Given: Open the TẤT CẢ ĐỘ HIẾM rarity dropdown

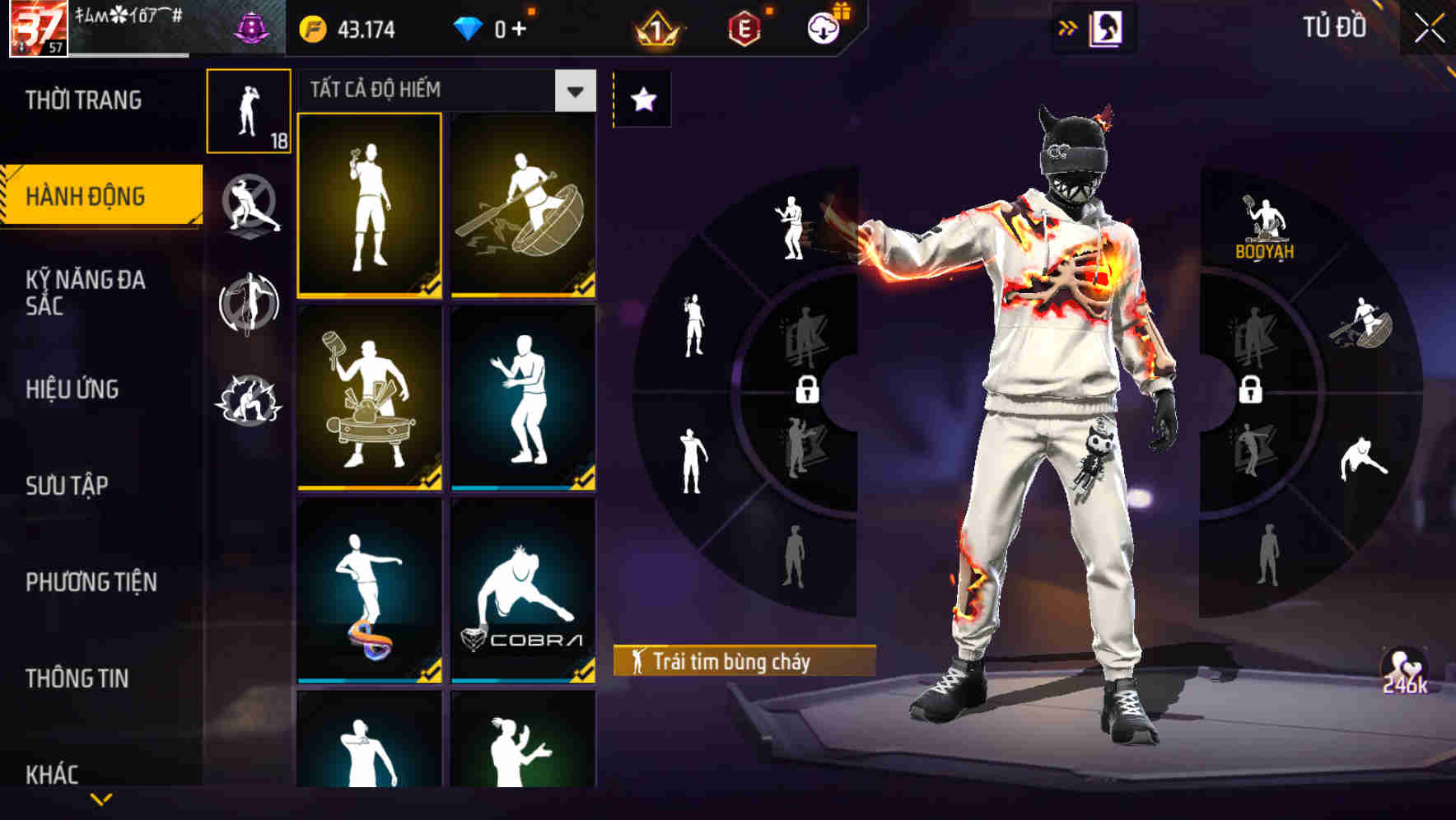Looking at the screenshot, I should tap(445, 91).
